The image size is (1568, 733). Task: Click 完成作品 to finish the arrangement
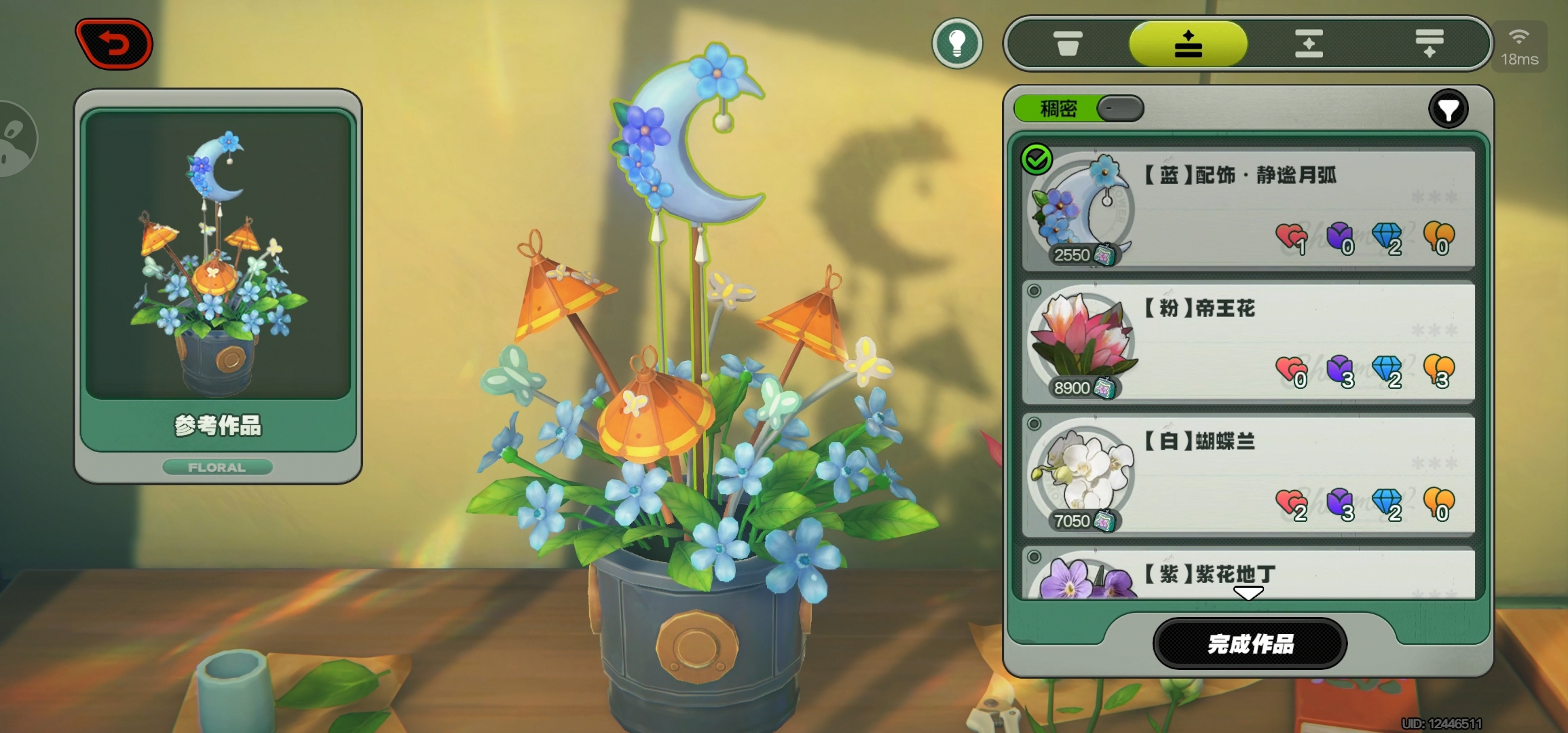1250,643
